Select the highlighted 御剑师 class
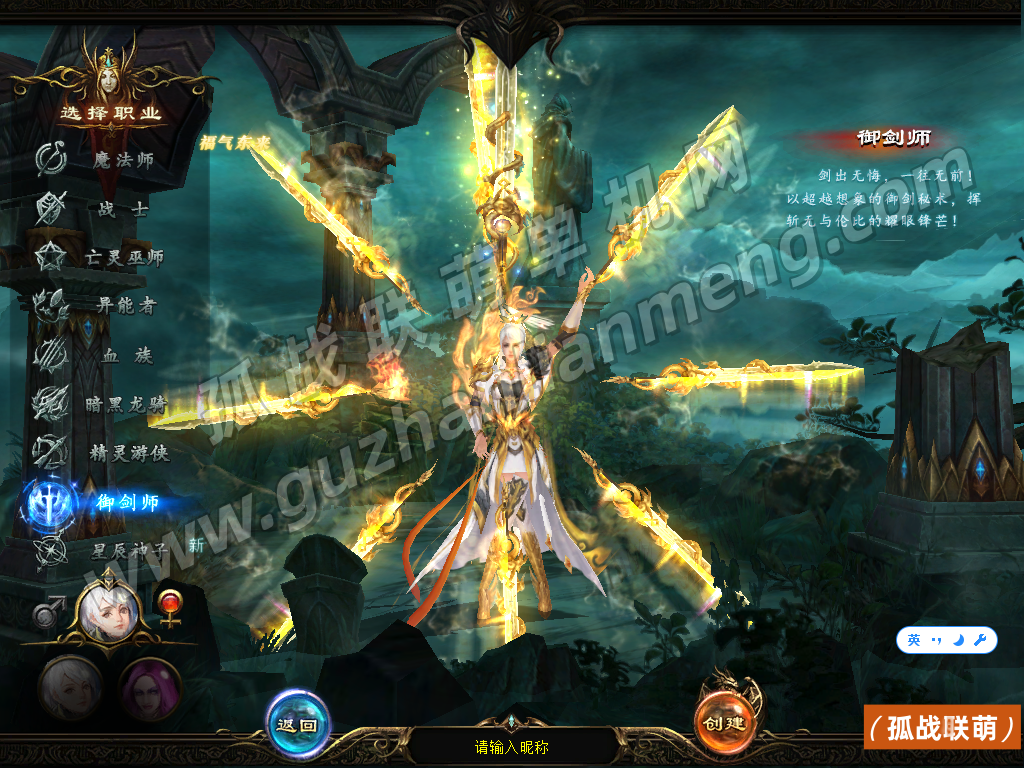Image resolution: width=1024 pixels, height=768 pixels. tap(127, 502)
